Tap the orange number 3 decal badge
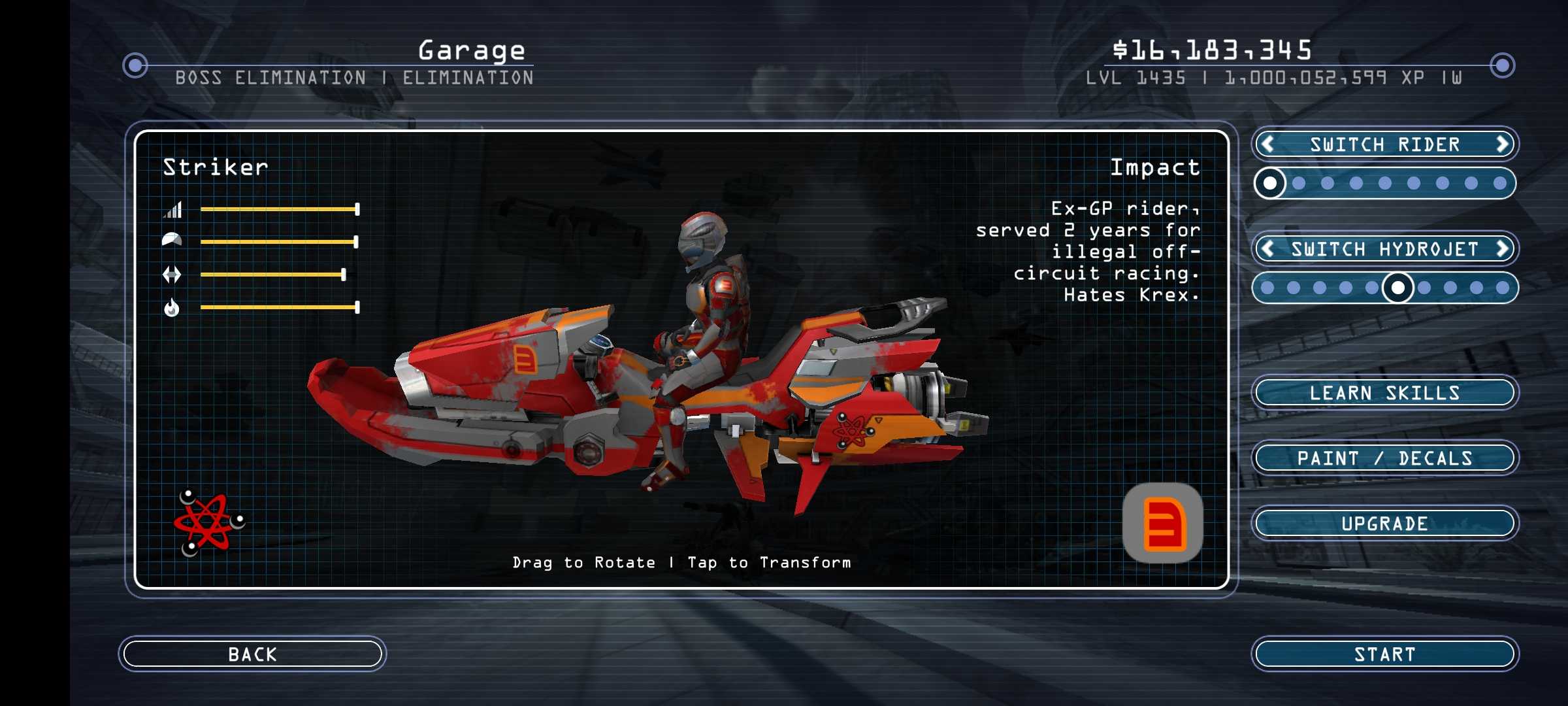Viewport: 1568px width, 706px height. pyautogui.click(x=1162, y=523)
